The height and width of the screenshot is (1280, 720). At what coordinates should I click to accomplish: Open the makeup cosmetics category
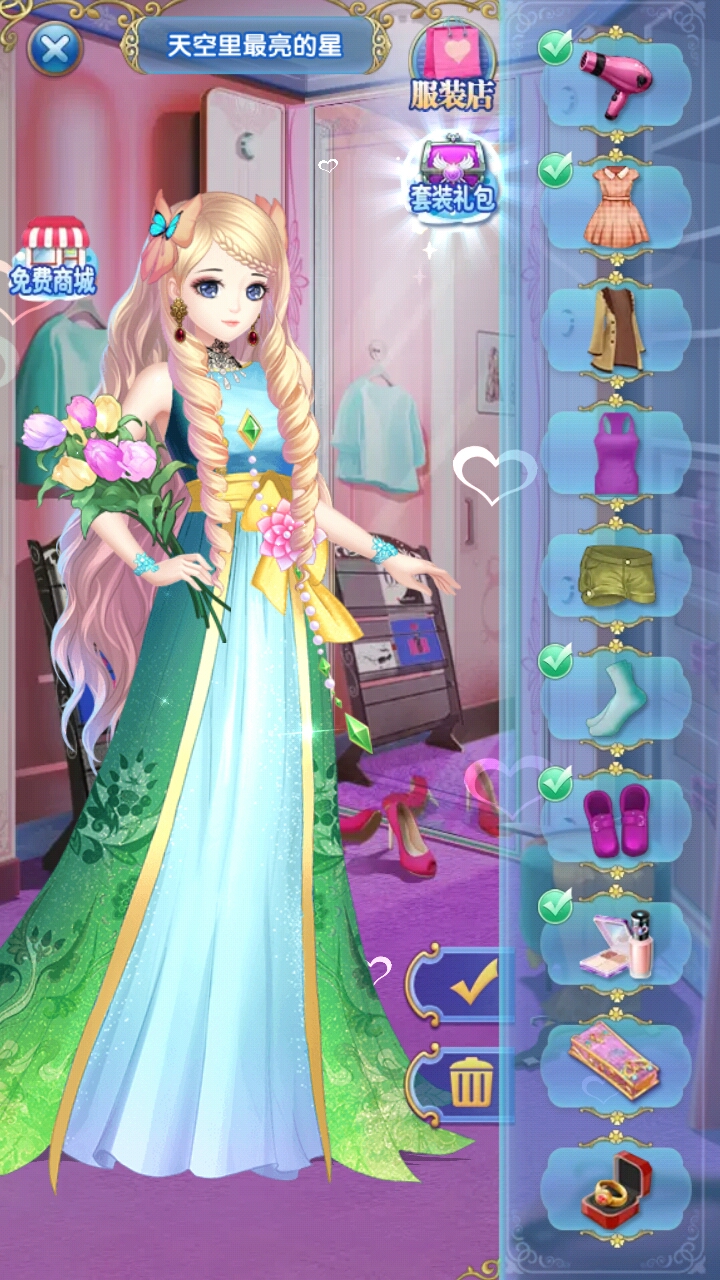(614, 943)
